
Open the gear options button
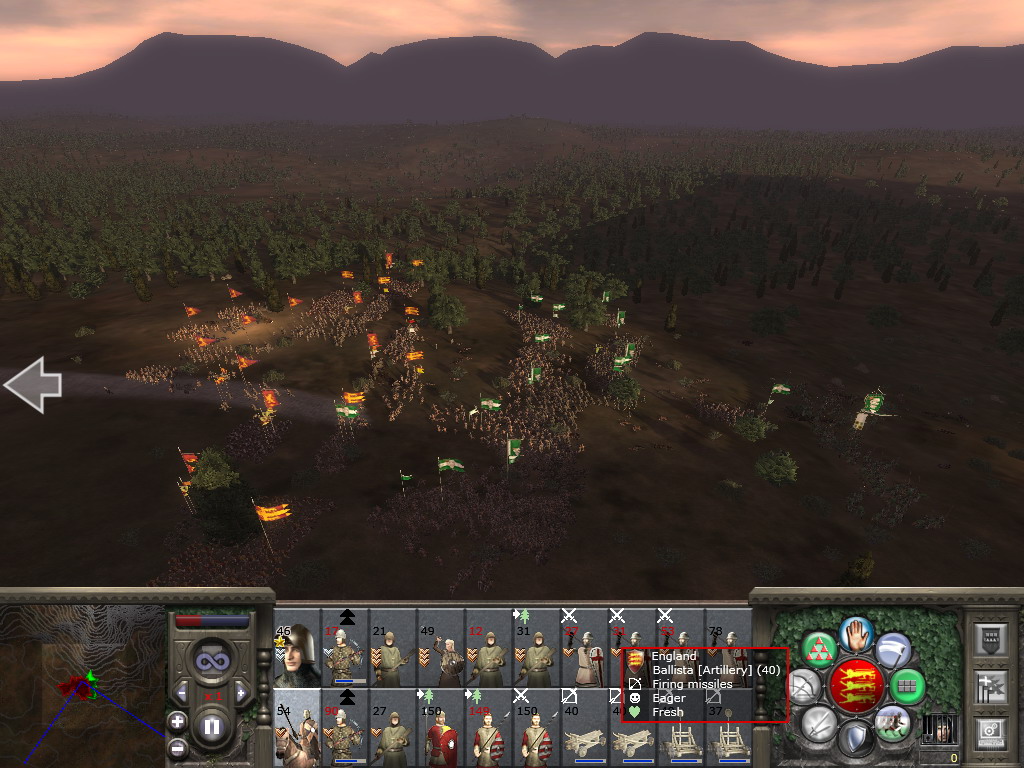988,732
